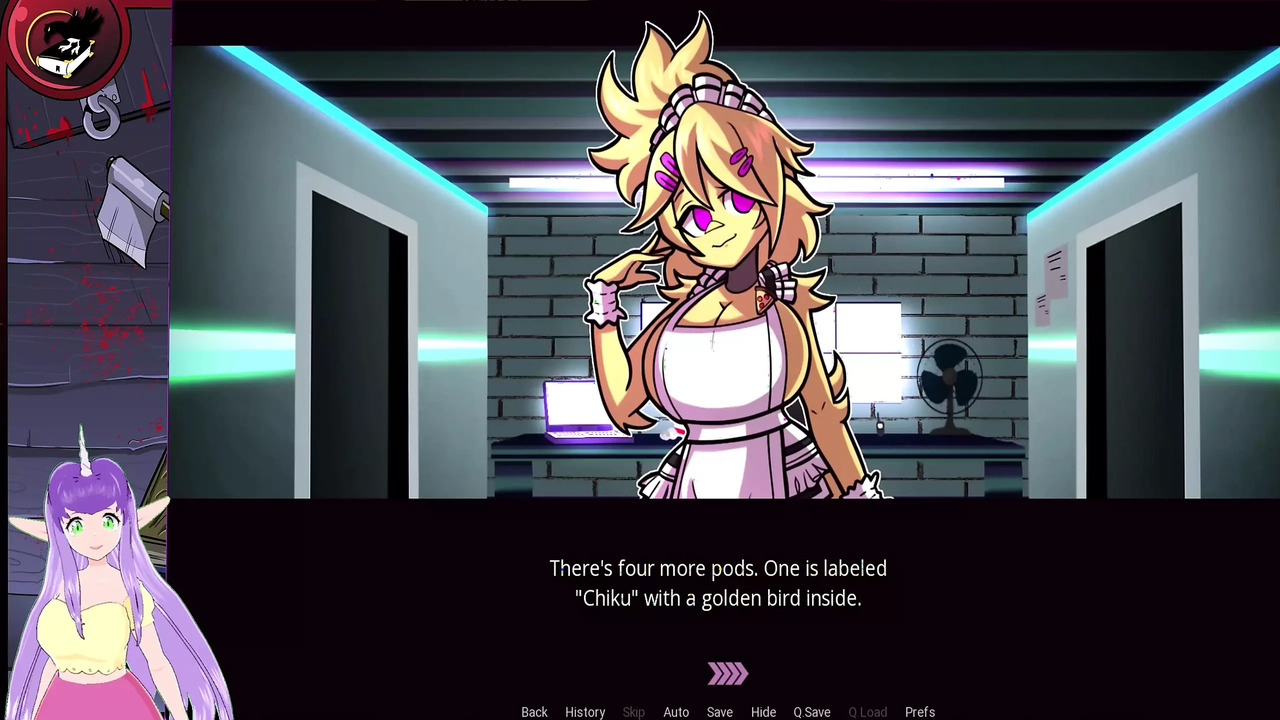Hide the dialogue interface
The image size is (1280, 720).
[763, 711]
